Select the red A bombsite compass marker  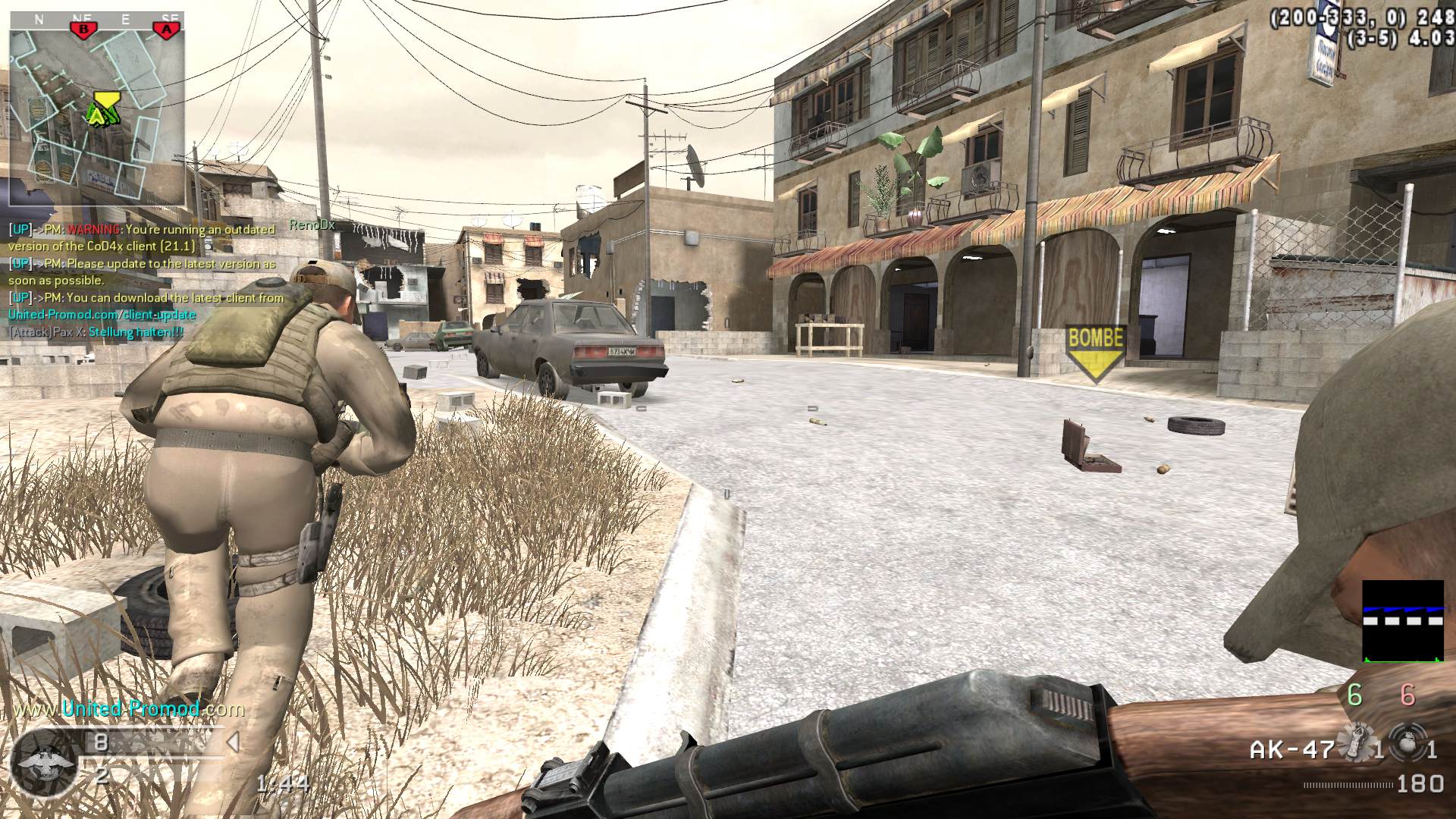pyautogui.click(x=167, y=29)
